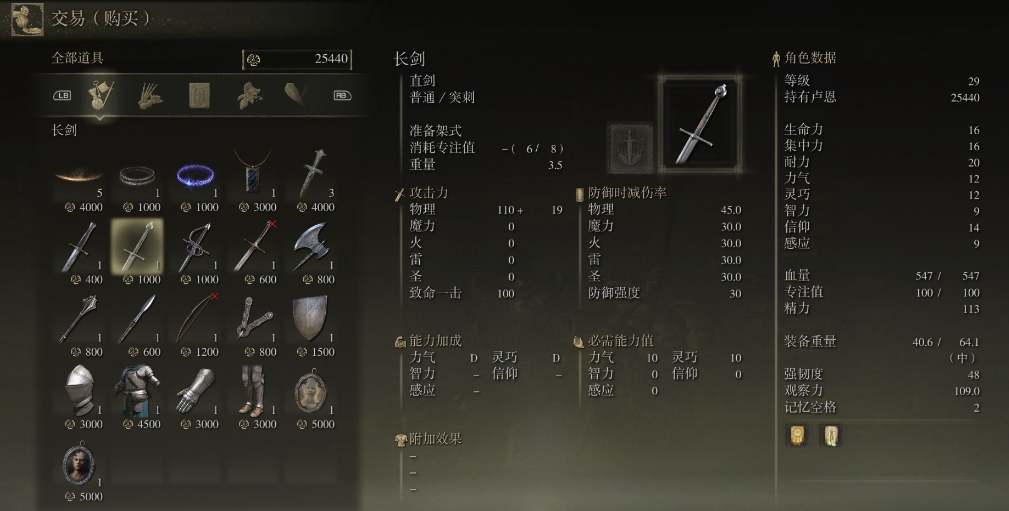Switch to the stone tablet category tab

tap(199, 95)
